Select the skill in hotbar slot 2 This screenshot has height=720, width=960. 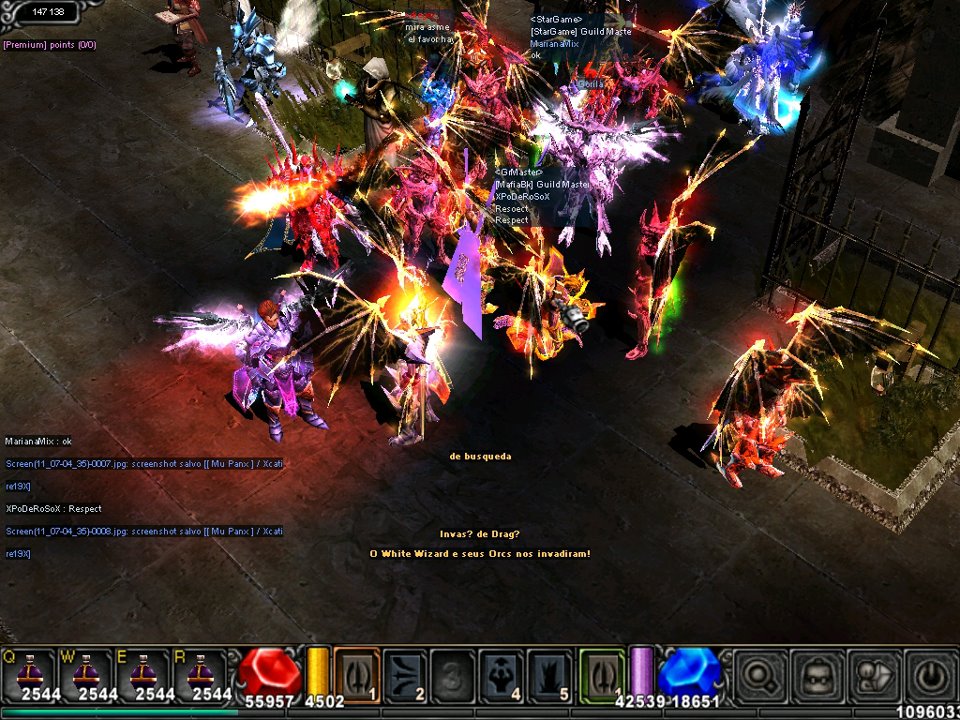click(405, 674)
